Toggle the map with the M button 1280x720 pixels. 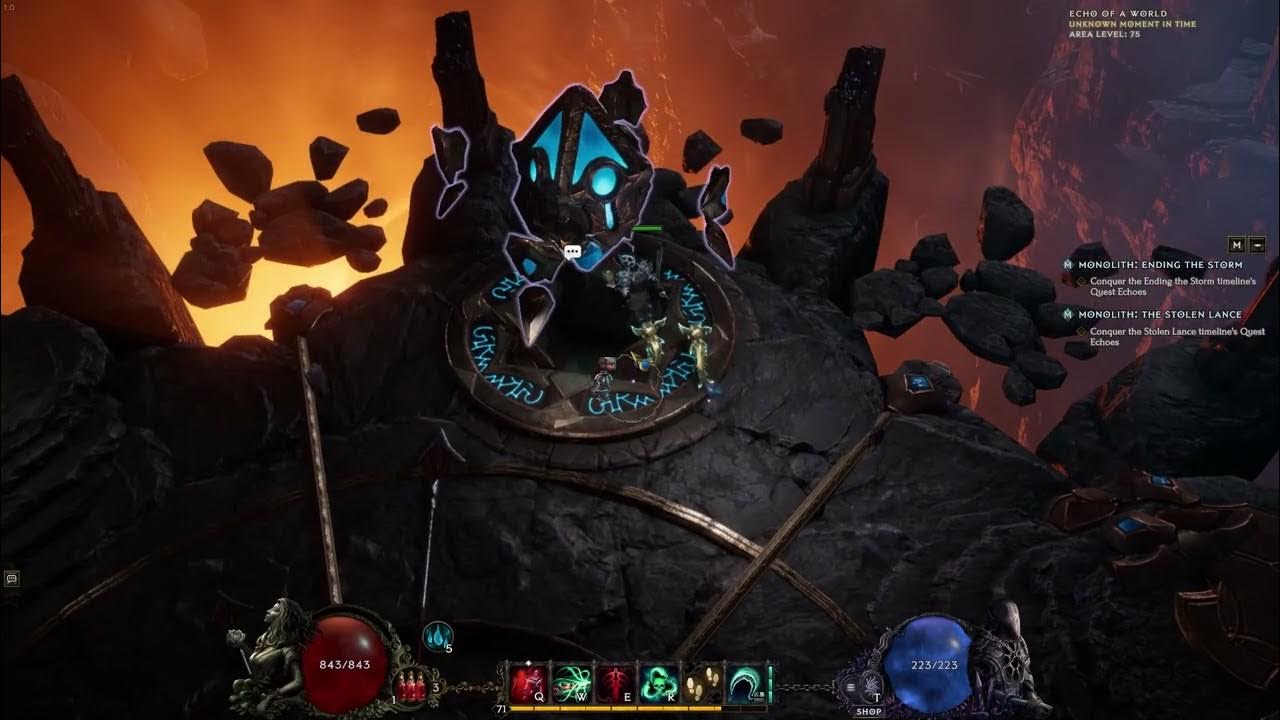pos(1236,245)
